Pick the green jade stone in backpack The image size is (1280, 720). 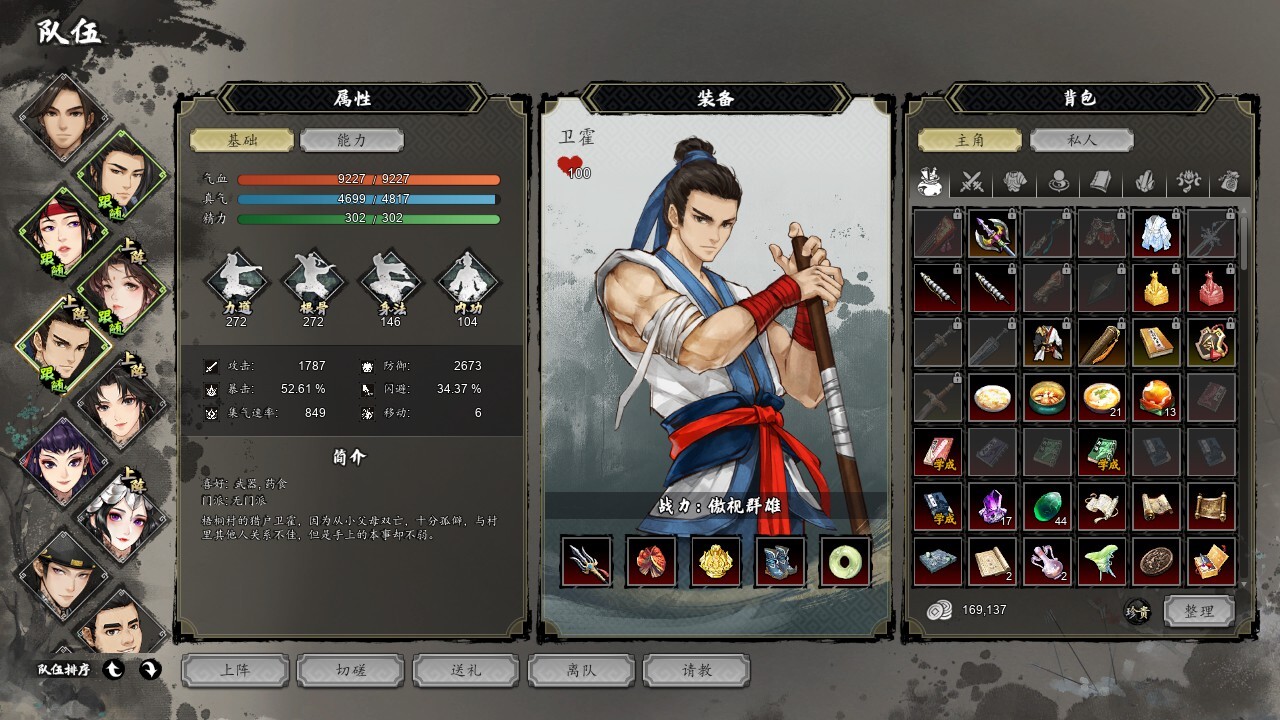(x=1047, y=506)
